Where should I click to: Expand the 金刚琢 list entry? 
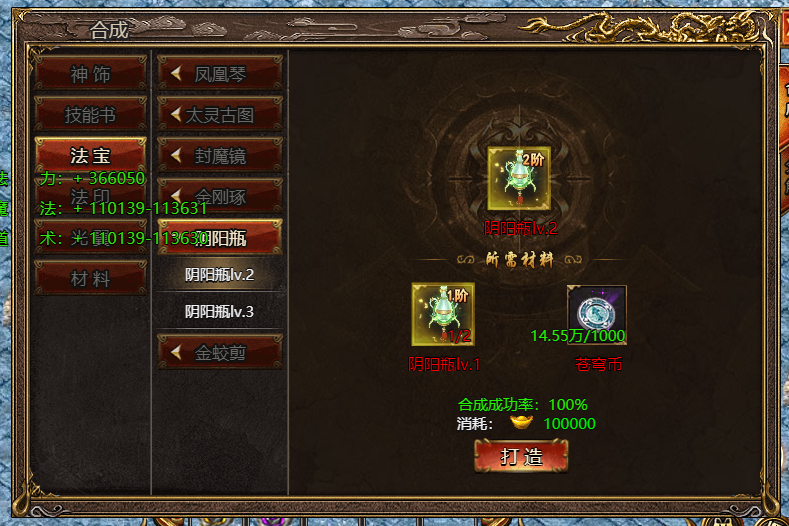pyautogui.click(x=220, y=196)
